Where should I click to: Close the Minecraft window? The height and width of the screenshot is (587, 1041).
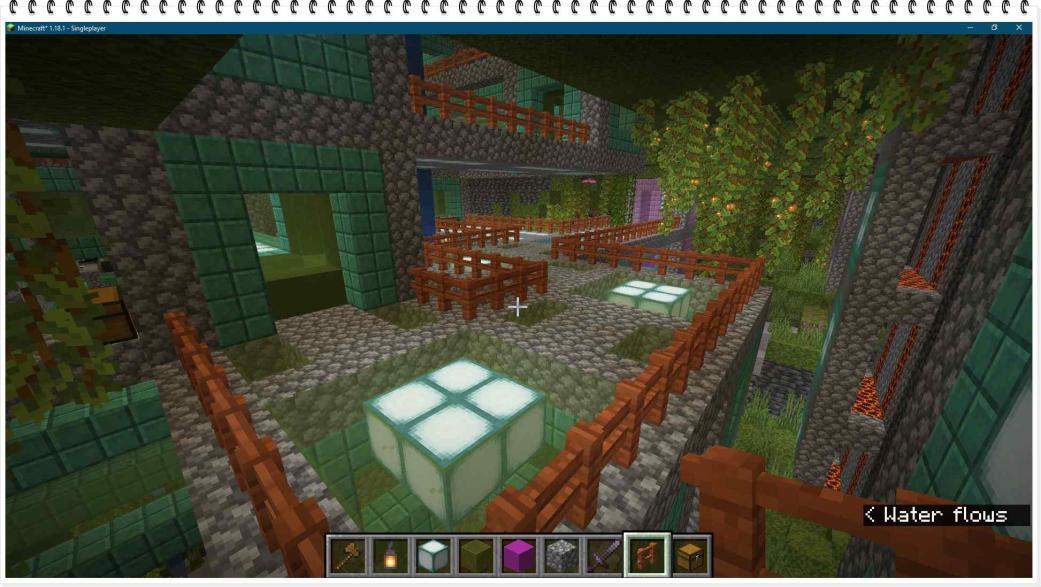1019,28
